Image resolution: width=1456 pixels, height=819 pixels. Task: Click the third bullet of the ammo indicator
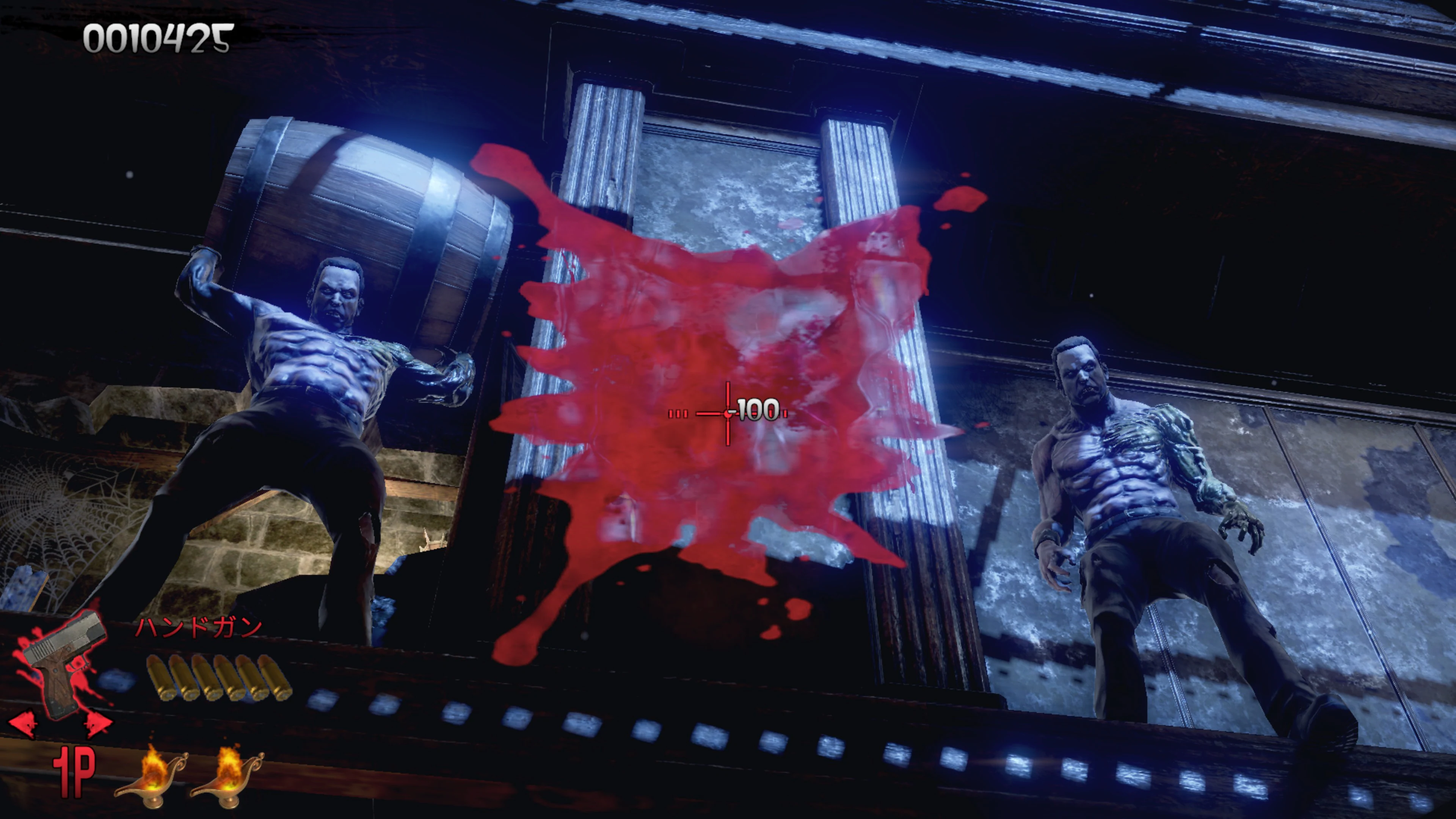(x=205, y=678)
